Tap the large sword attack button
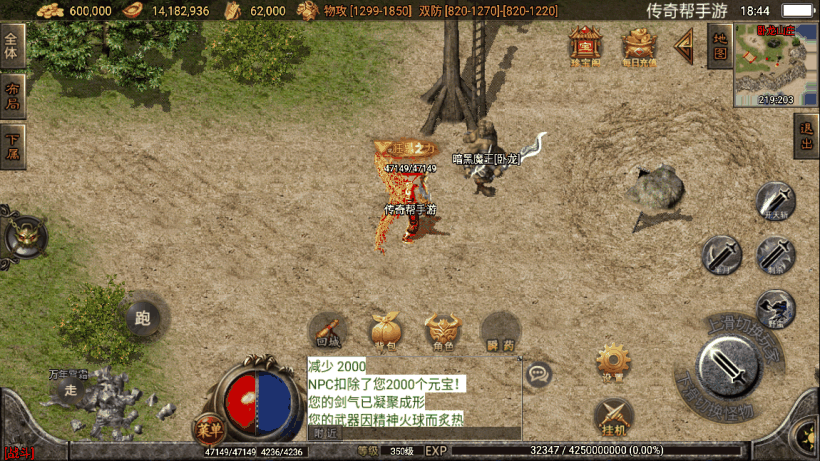820x461 pixels. pyautogui.click(x=732, y=368)
